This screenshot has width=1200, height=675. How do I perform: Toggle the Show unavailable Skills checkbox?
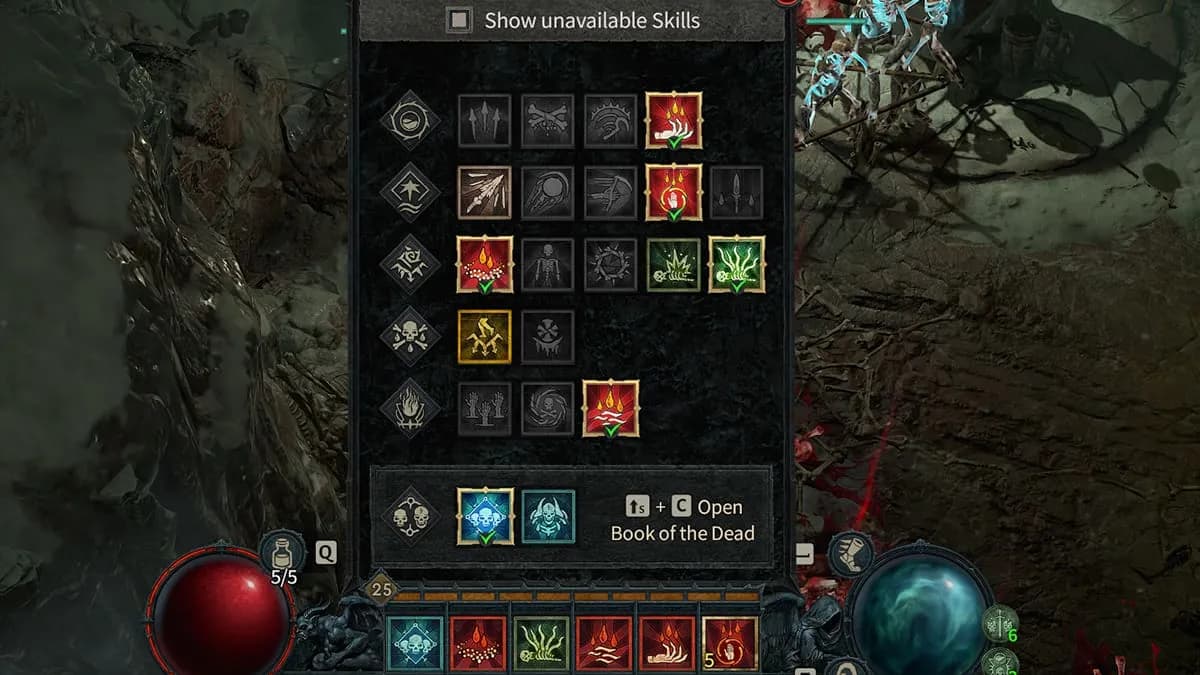[x=460, y=20]
